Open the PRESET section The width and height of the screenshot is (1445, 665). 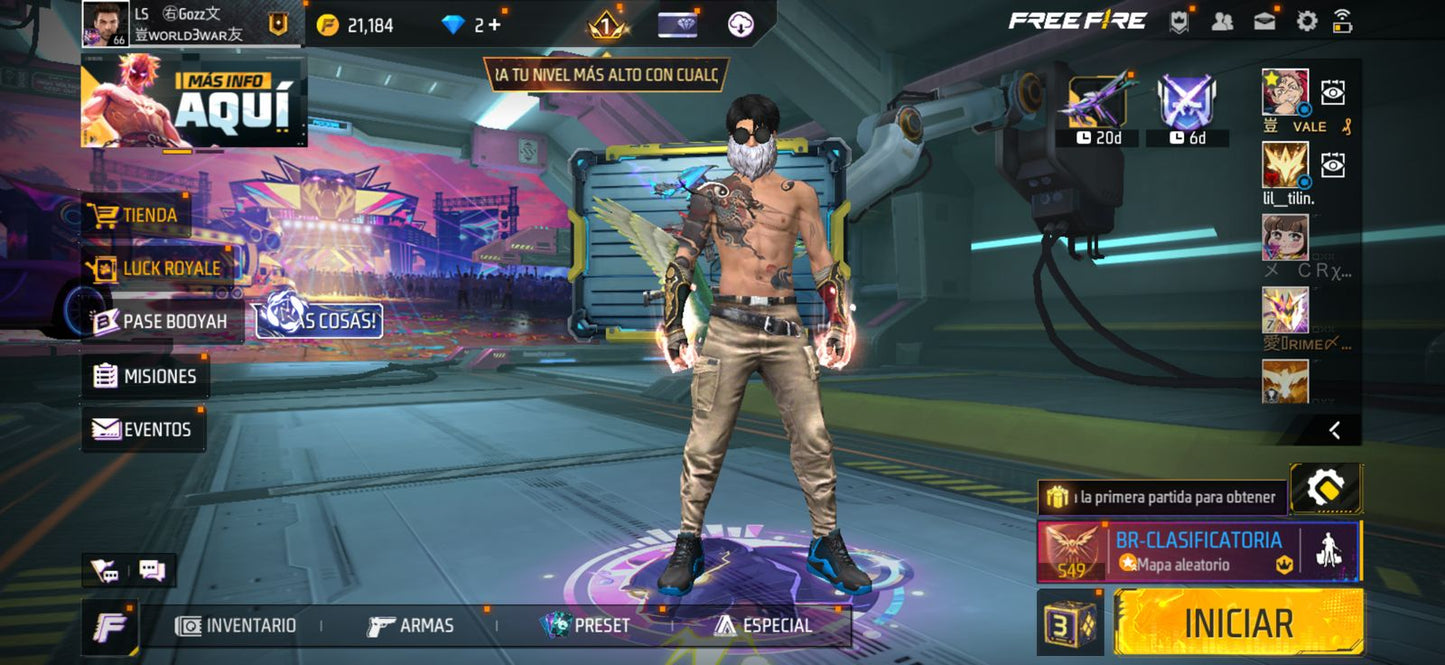pyautogui.click(x=586, y=626)
